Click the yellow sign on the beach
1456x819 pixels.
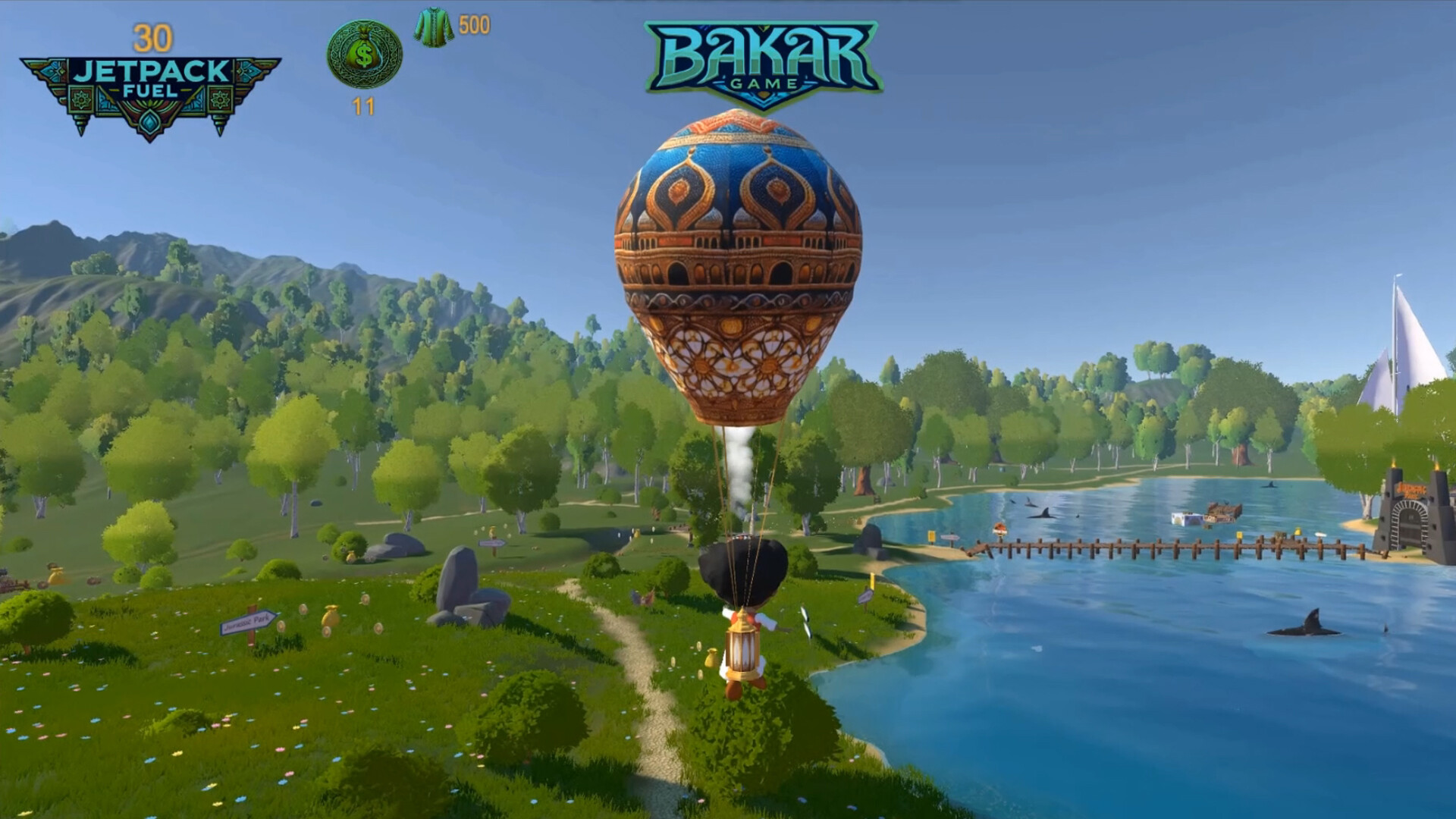click(932, 537)
